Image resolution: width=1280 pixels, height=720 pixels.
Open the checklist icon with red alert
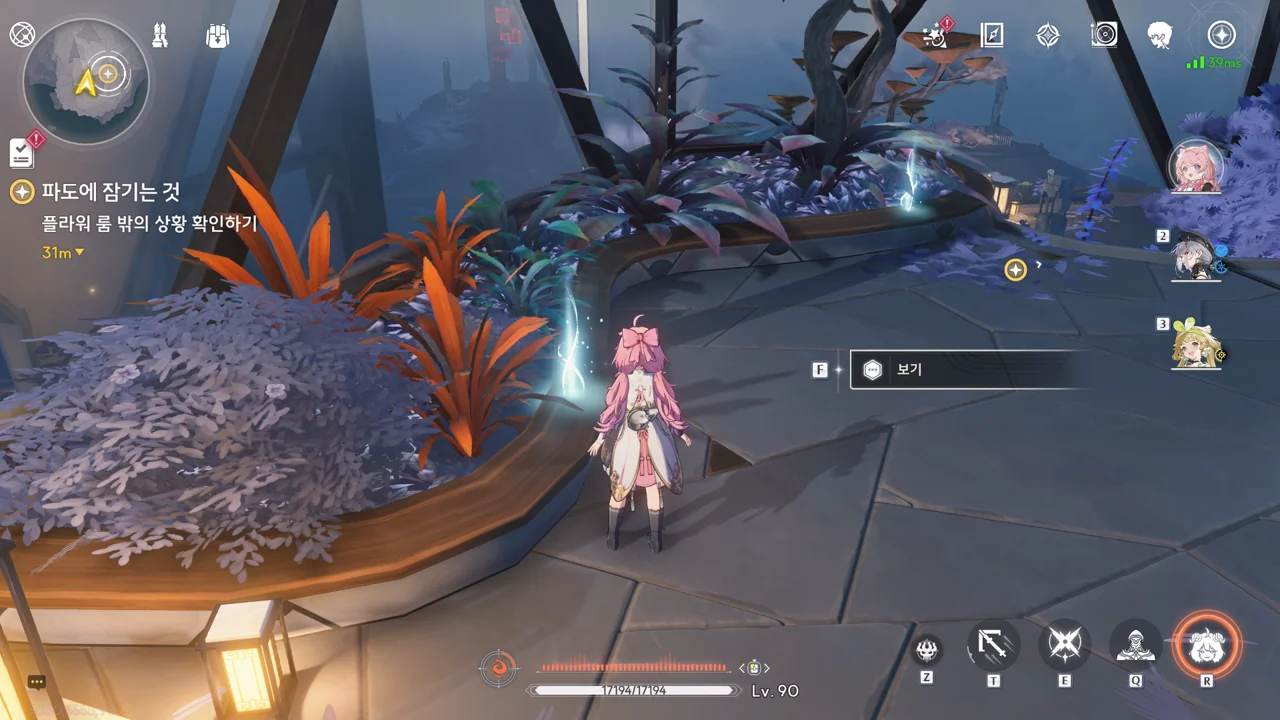point(22,152)
